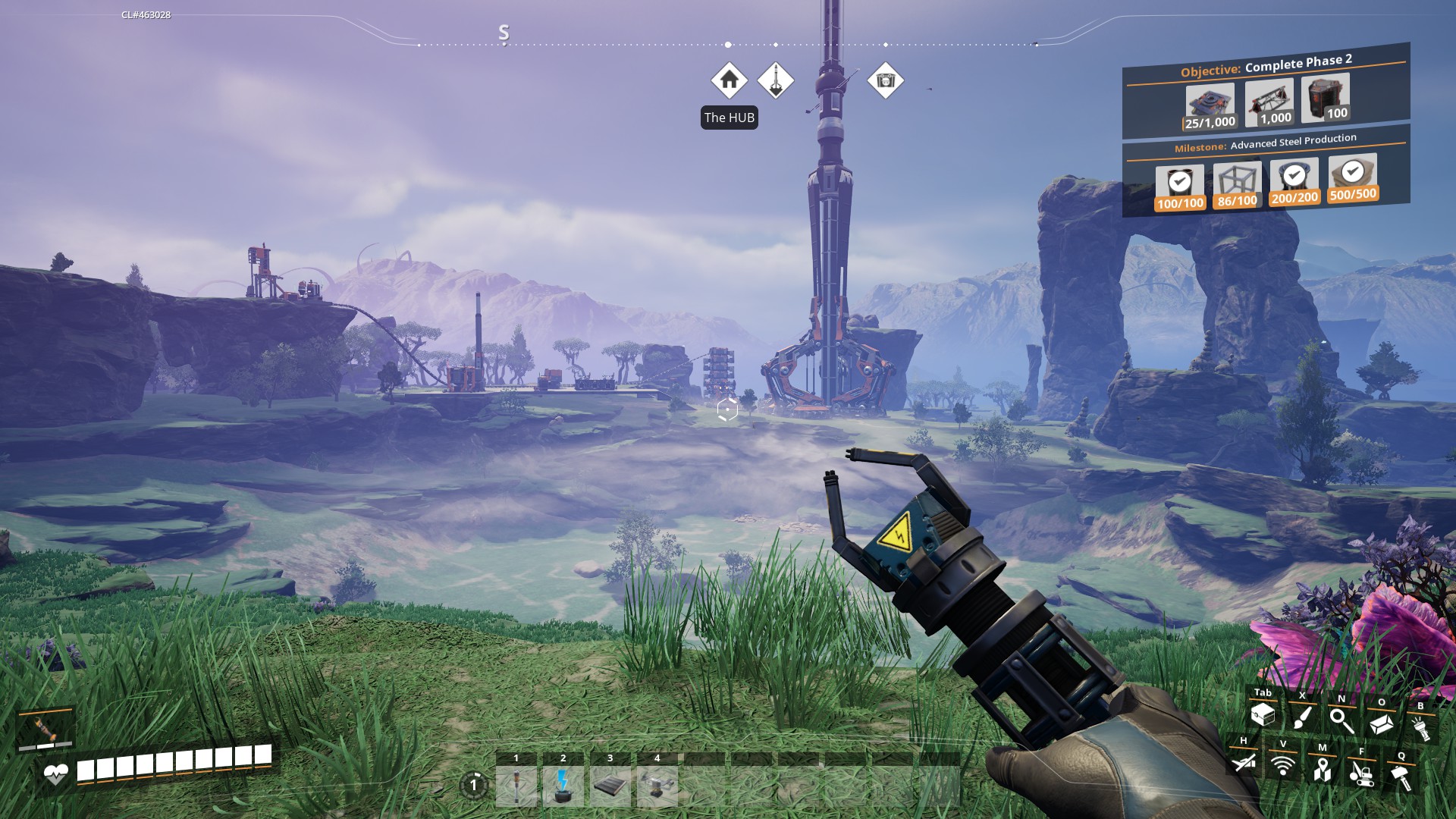This screenshot has width=1456, height=819.
Task: Select the power pole in hotbar slot 1
Action: [516, 786]
